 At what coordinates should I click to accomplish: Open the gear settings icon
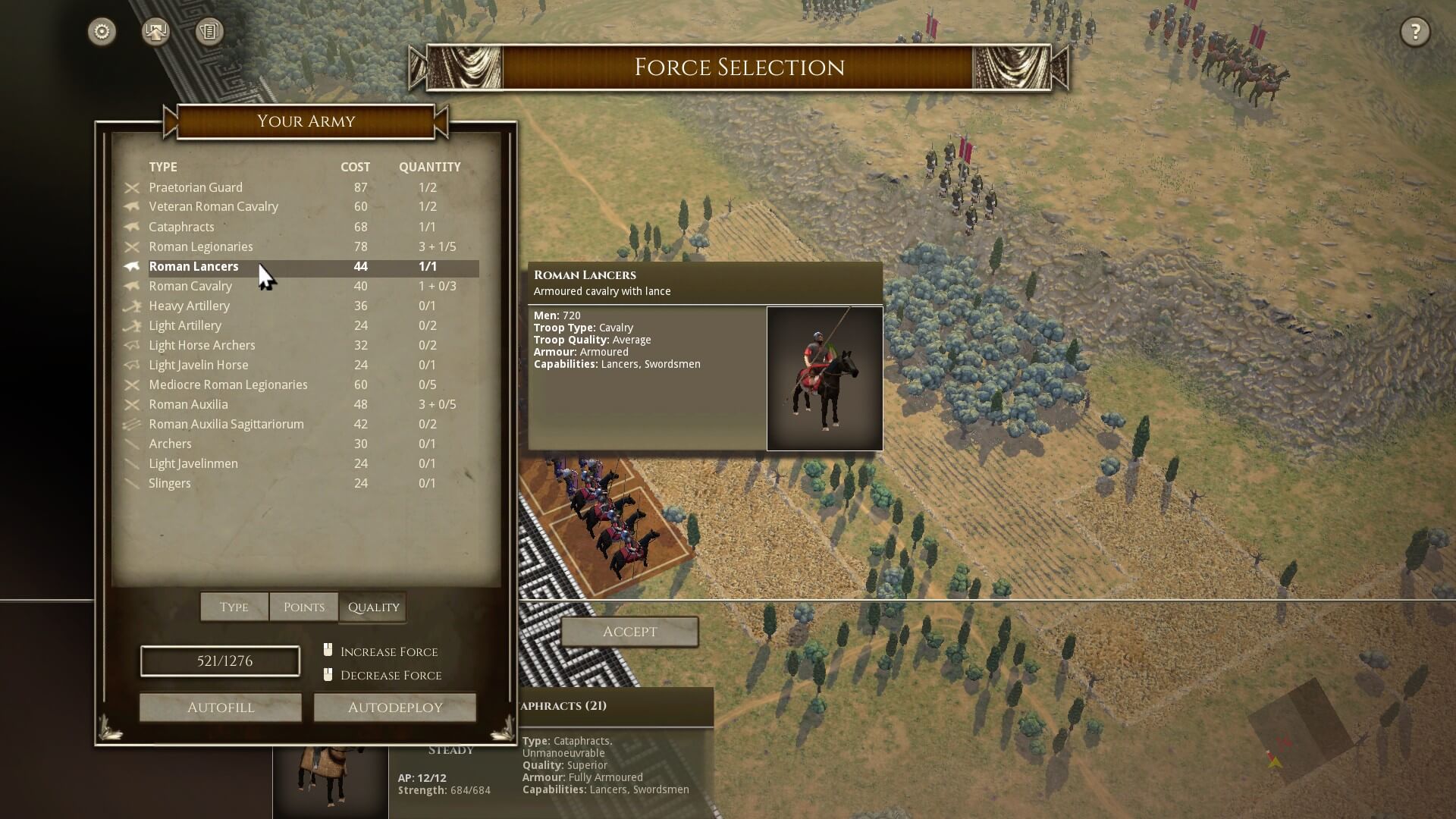pos(102,32)
